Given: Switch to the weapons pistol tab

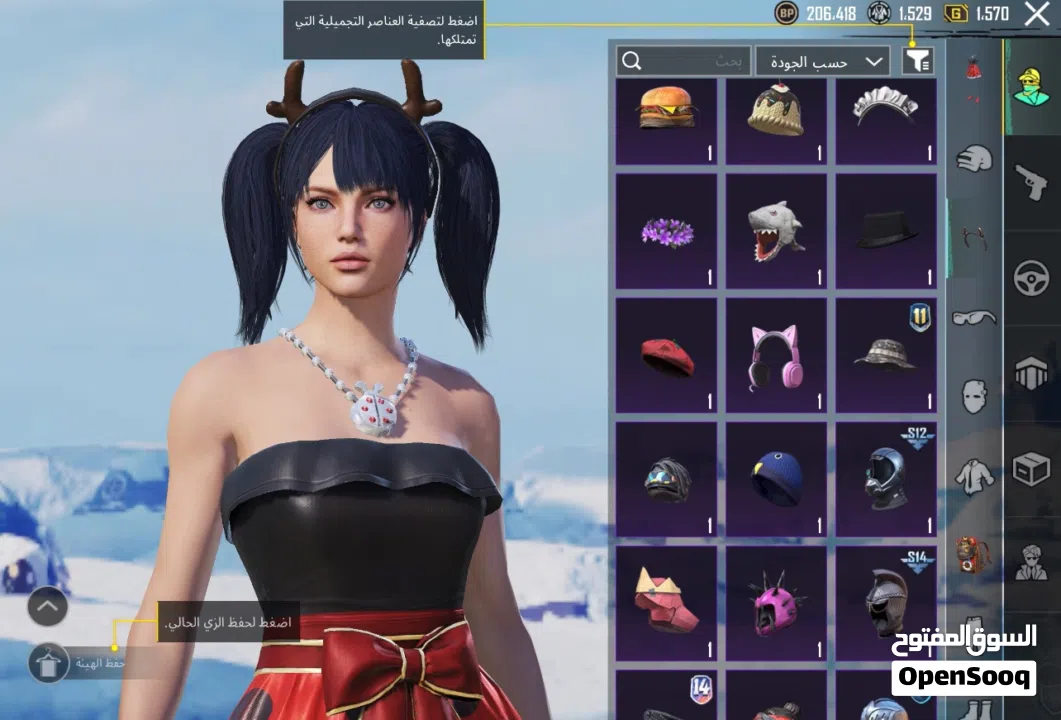Looking at the screenshot, I should pyautogui.click(x=1032, y=184).
